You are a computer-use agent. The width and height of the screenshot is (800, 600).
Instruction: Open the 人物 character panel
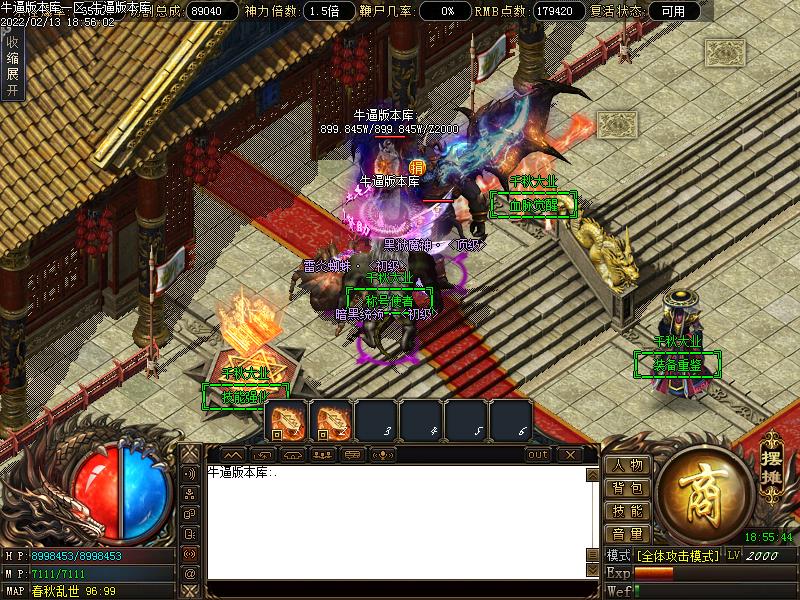click(628, 465)
